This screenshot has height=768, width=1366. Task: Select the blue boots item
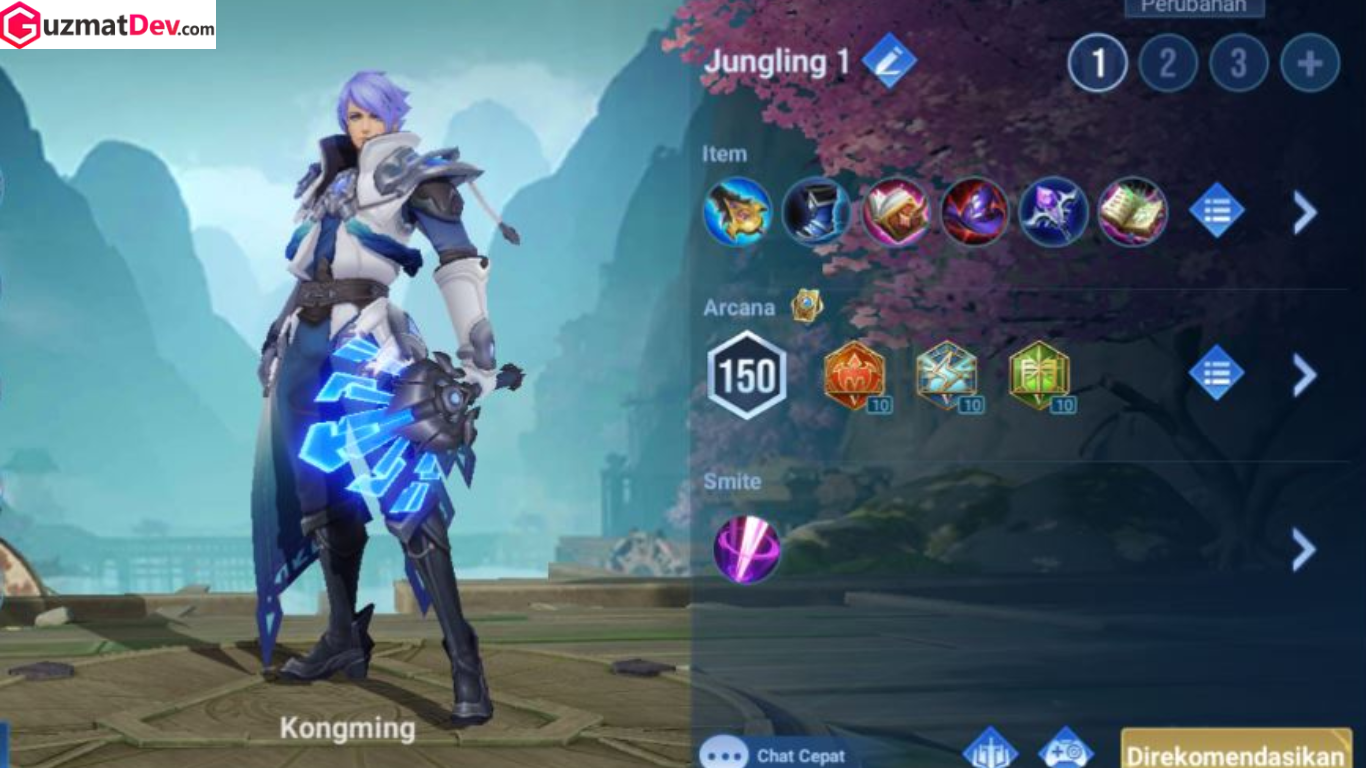point(816,211)
